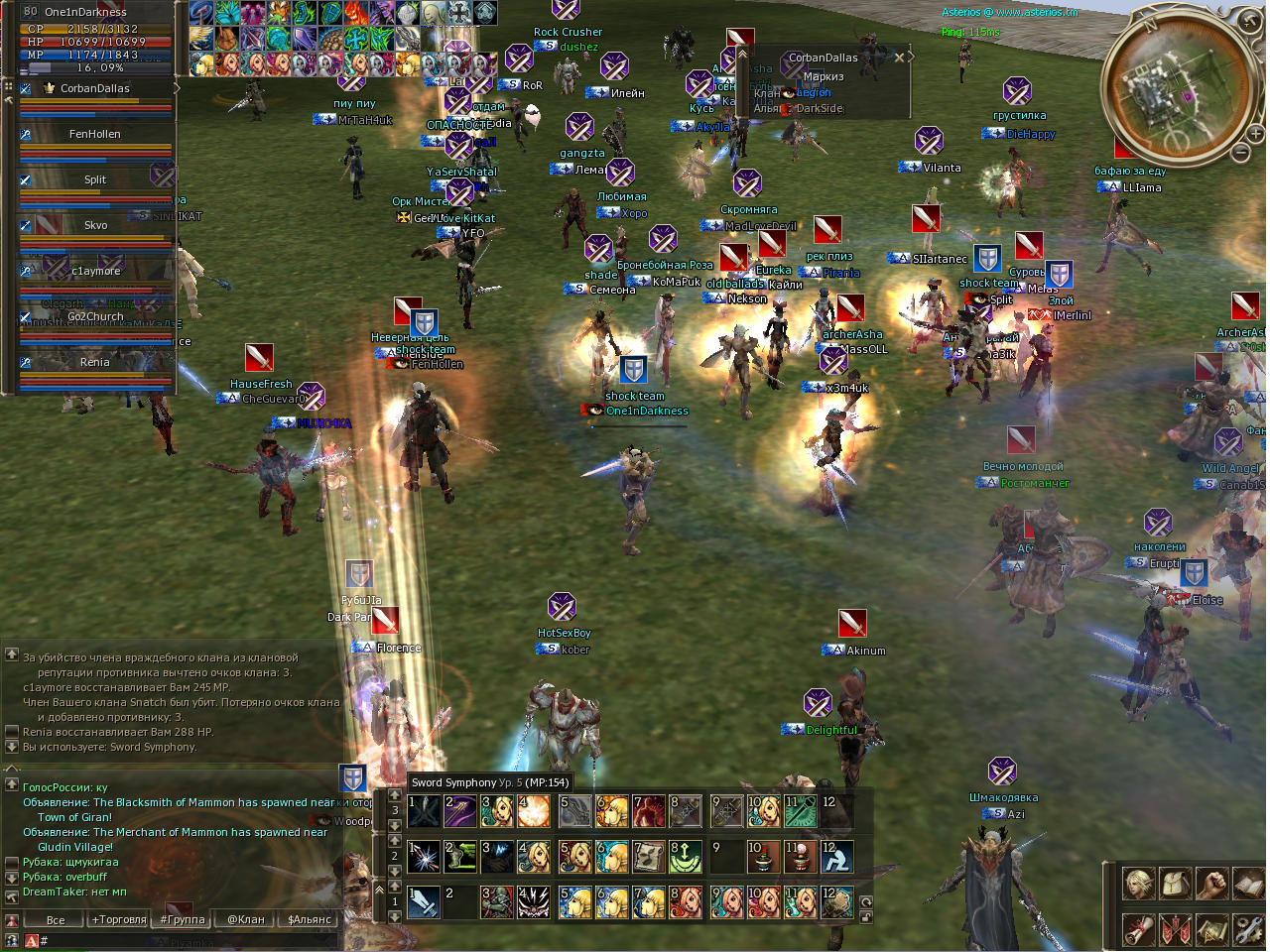This screenshot has height=952, width=1270.
Task: Select party member Renia
Action: 95,362
